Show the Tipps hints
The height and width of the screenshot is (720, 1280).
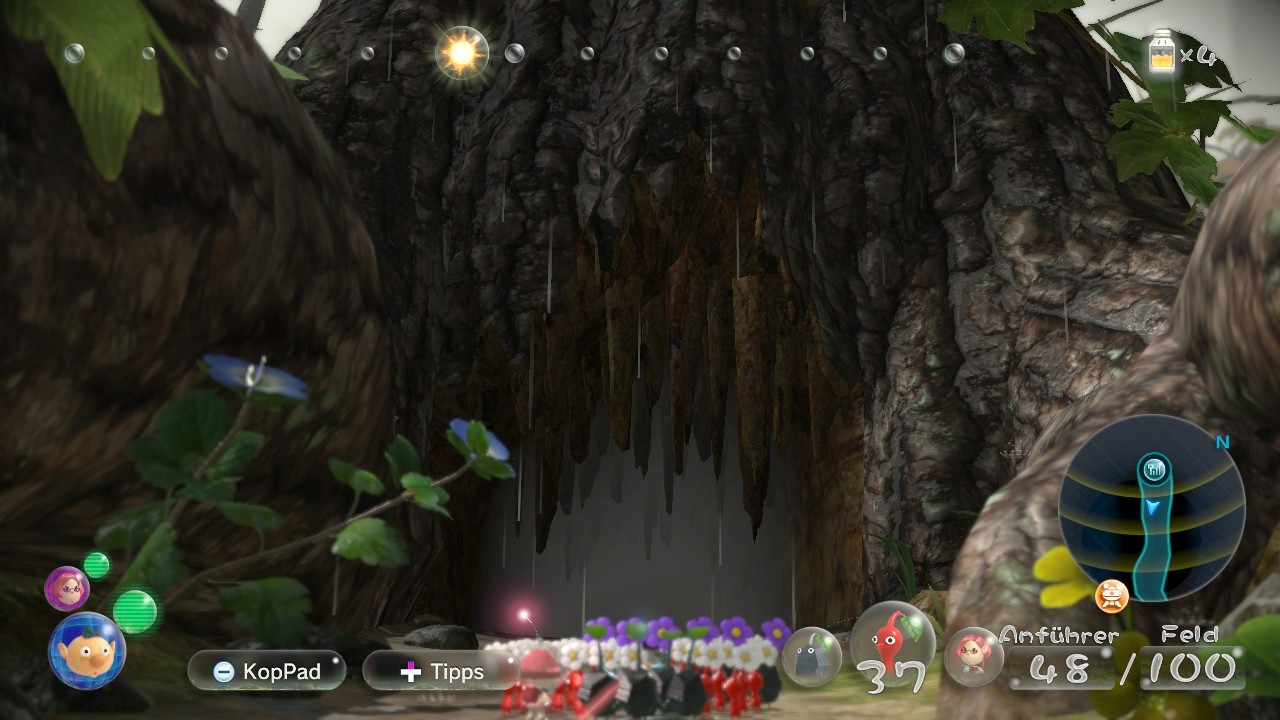click(x=441, y=671)
